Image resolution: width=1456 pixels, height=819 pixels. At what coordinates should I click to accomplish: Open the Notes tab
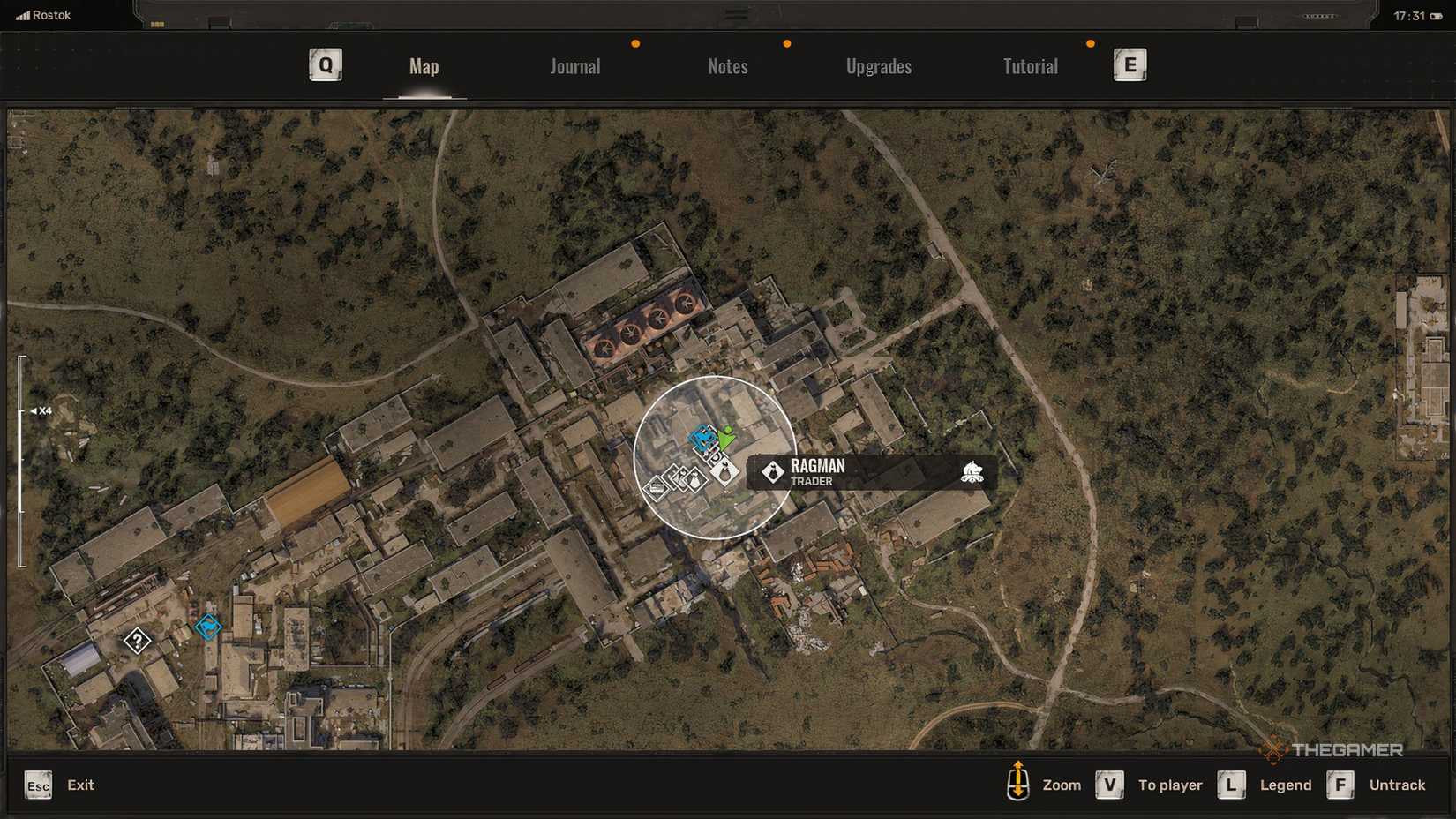[727, 66]
